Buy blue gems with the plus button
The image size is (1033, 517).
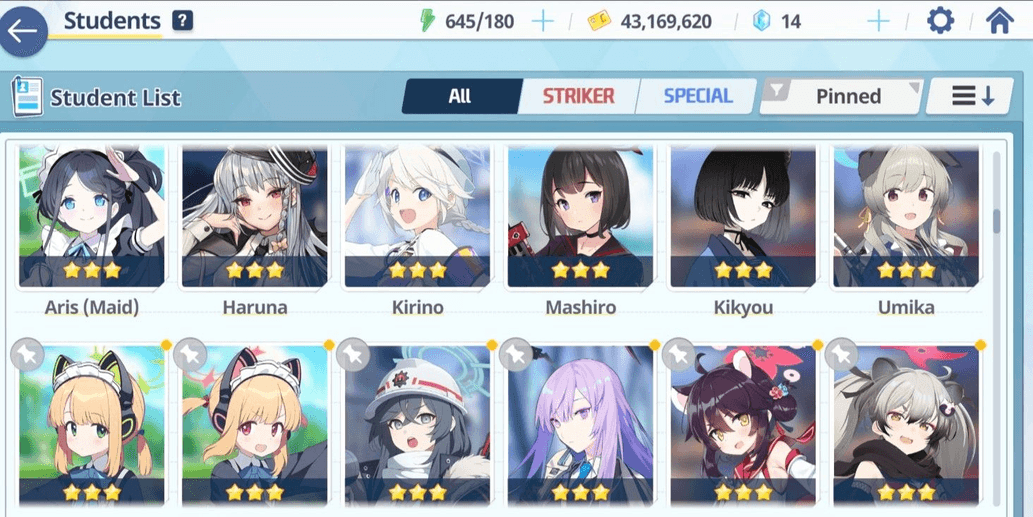(x=878, y=21)
